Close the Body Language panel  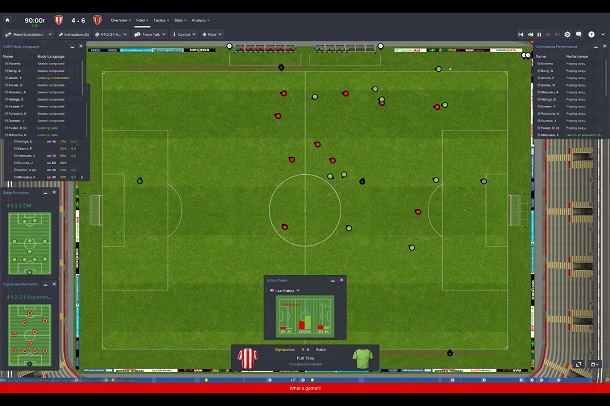(82, 46)
